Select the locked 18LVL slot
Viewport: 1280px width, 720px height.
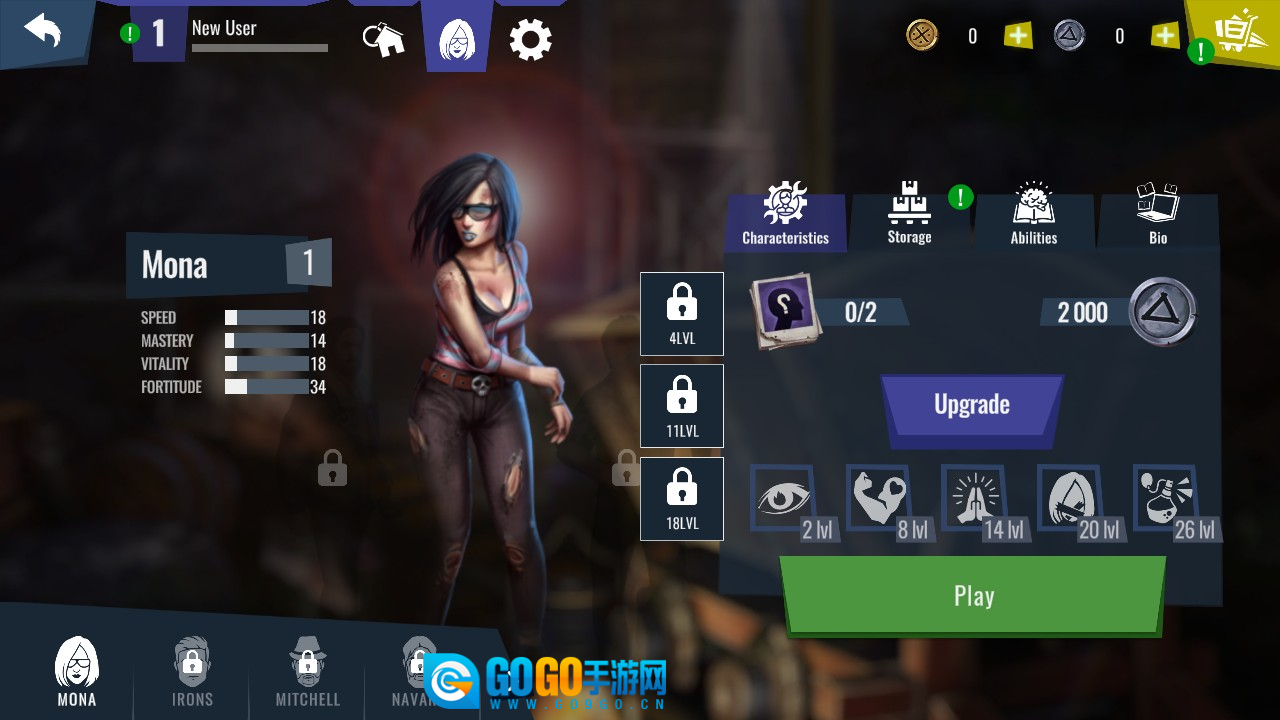[x=682, y=498]
